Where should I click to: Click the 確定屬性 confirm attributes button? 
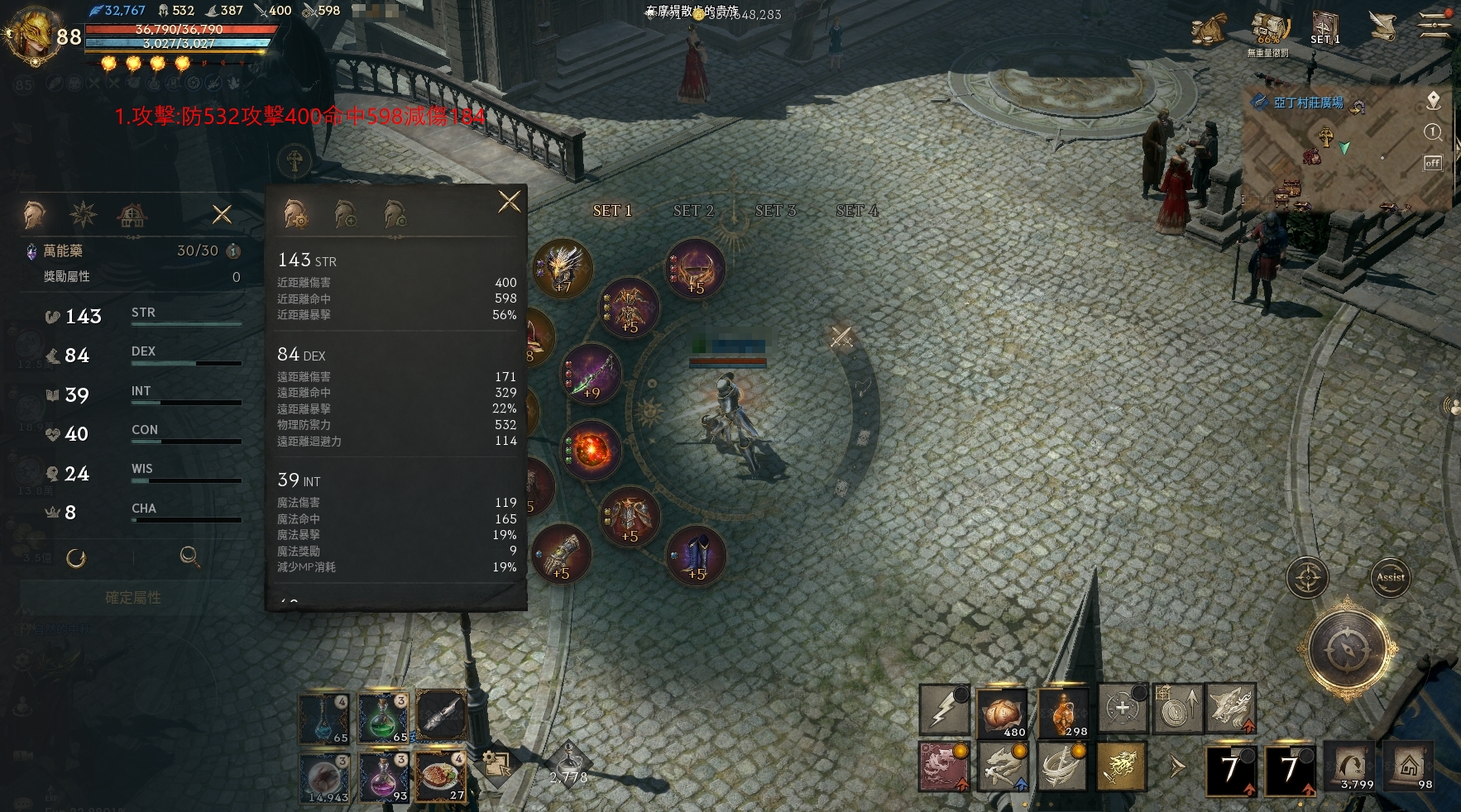coord(132,597)
